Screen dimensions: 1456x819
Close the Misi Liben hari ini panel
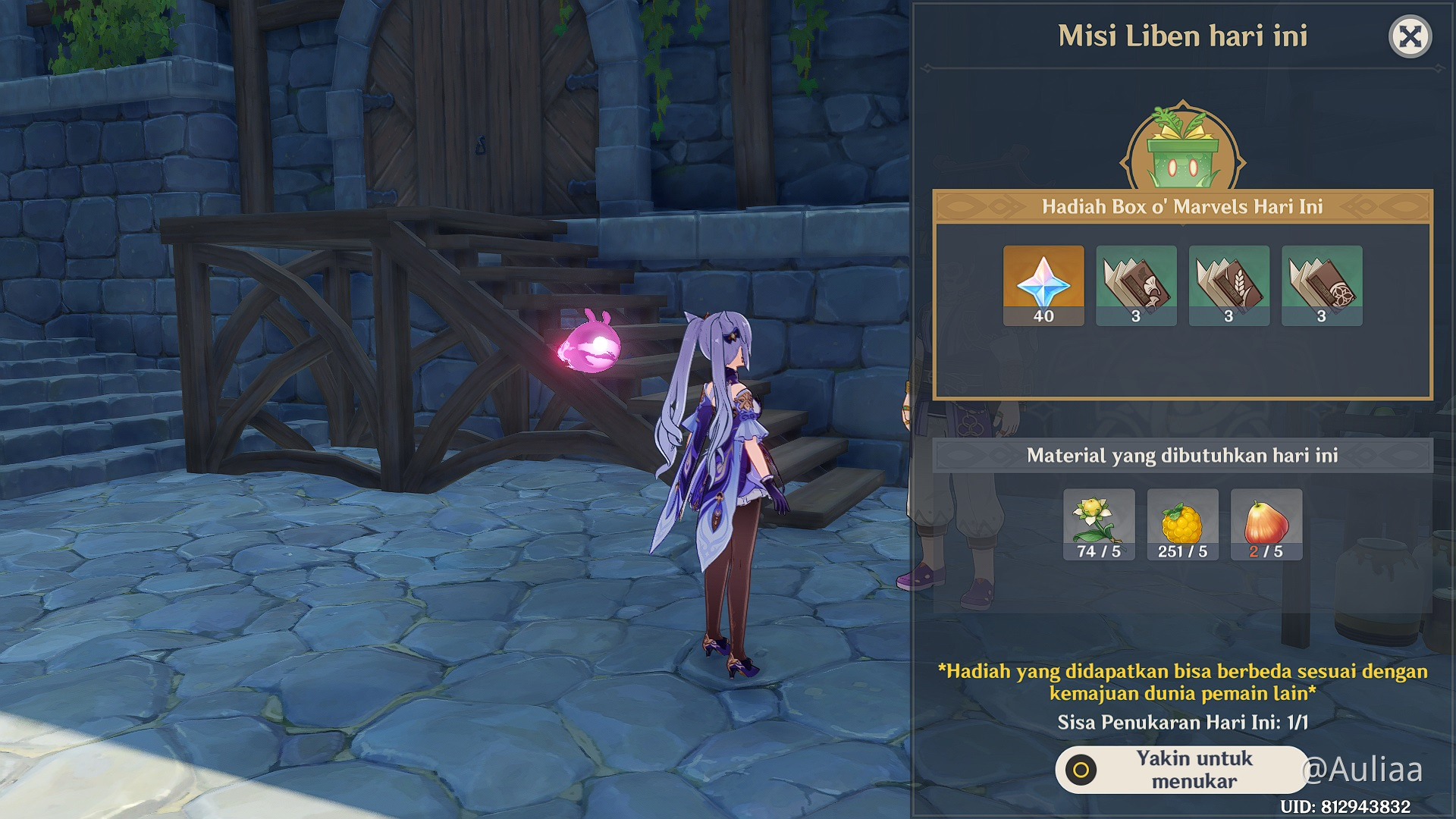[x=1410, y=36]
